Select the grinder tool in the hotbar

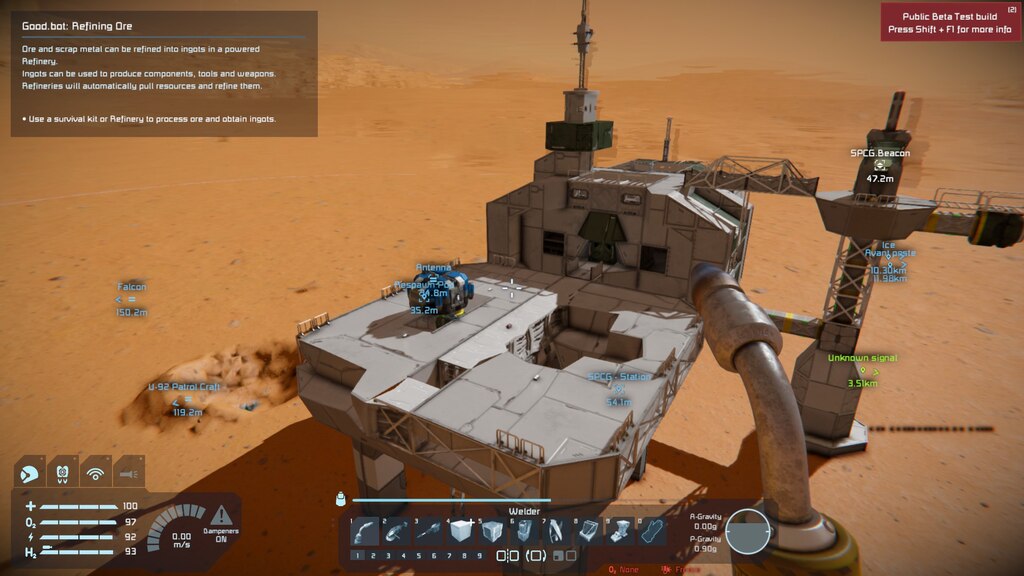[x=397, y=531]
